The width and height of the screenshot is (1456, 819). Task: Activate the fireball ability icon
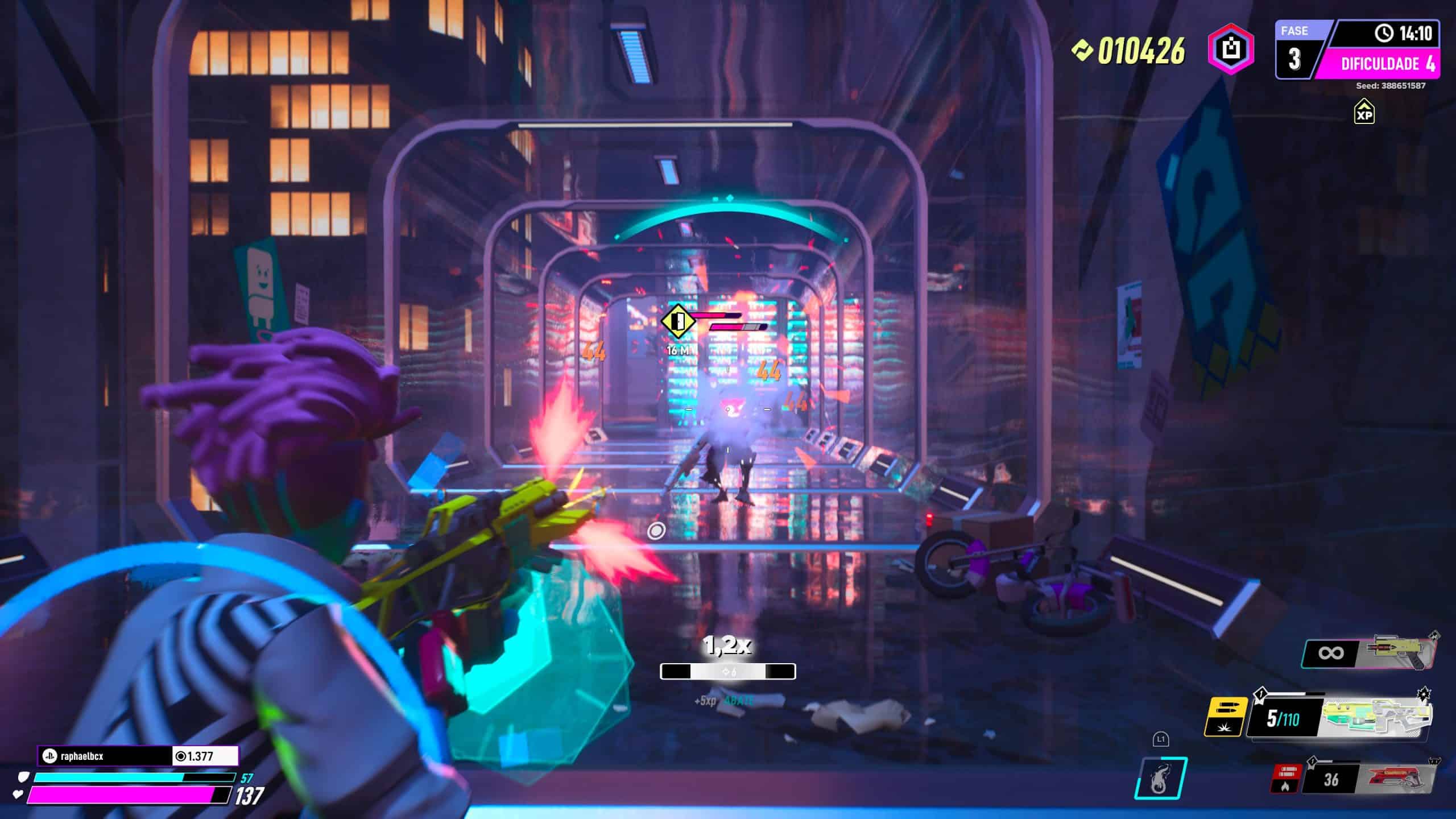point(1160,778)
